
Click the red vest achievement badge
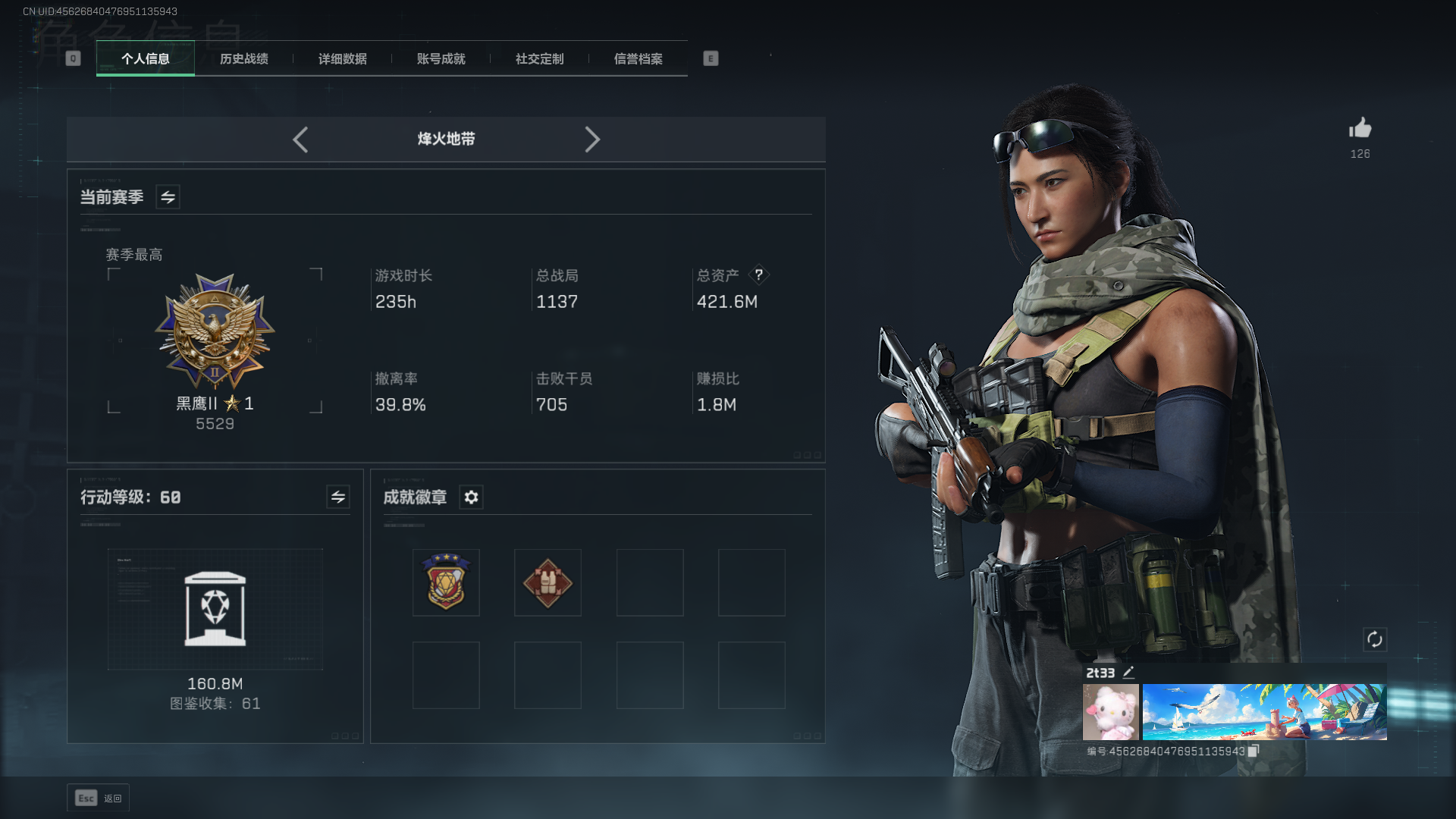tap(548, 582)
